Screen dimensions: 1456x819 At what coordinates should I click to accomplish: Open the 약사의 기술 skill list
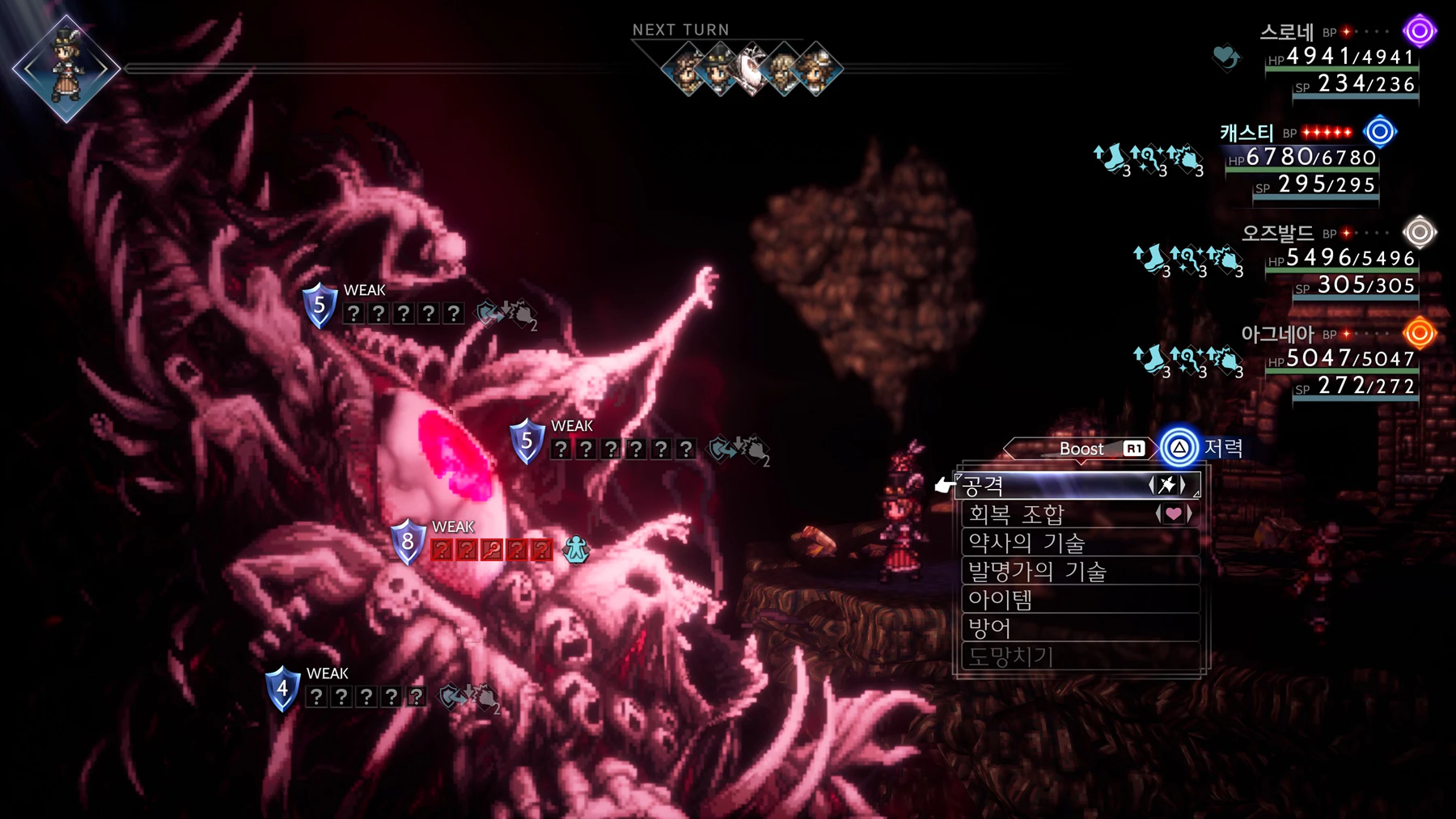coord(1052,542)
